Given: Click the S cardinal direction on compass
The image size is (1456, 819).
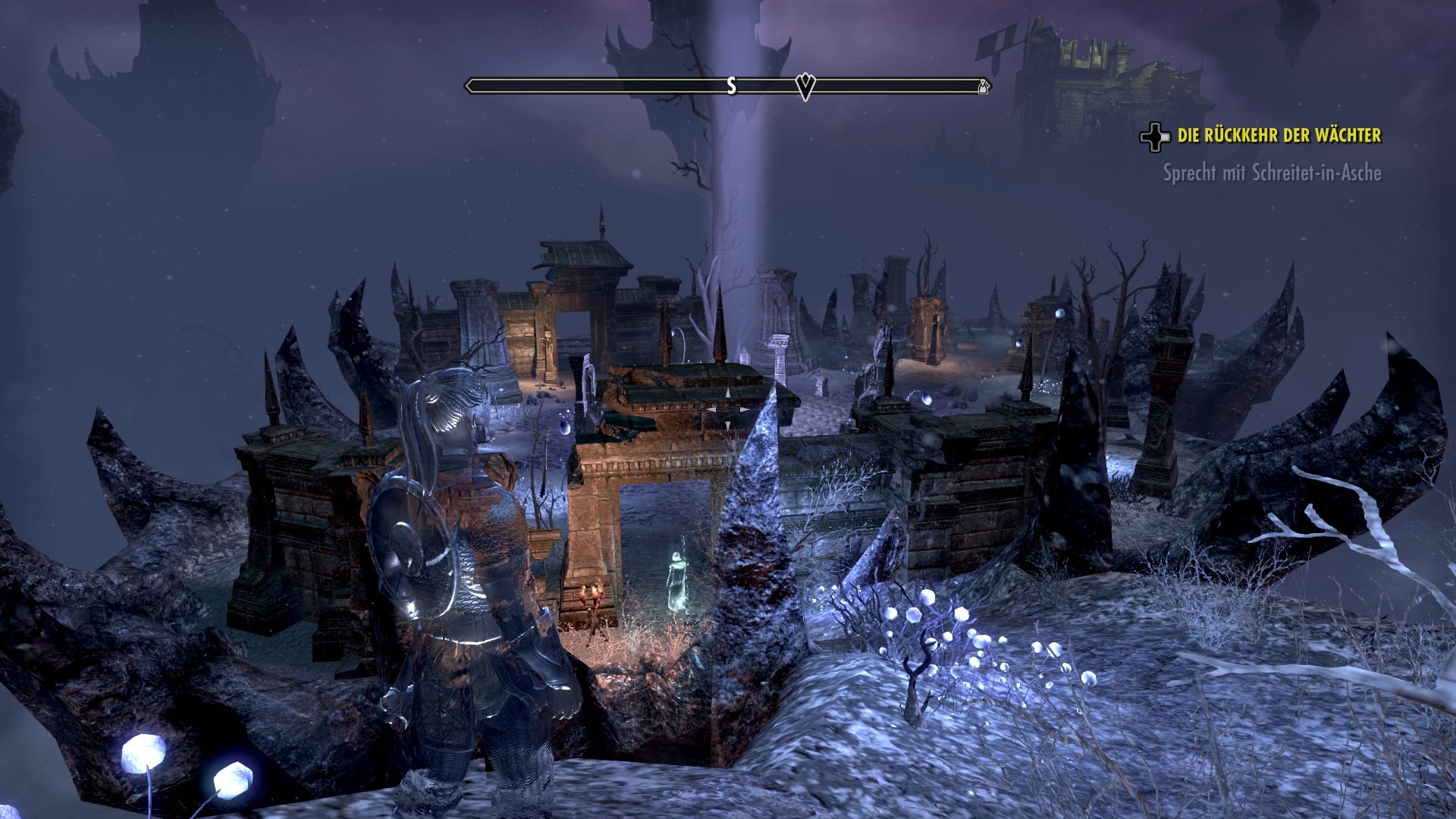Looking at the screenshot, I should click(730, 86).
